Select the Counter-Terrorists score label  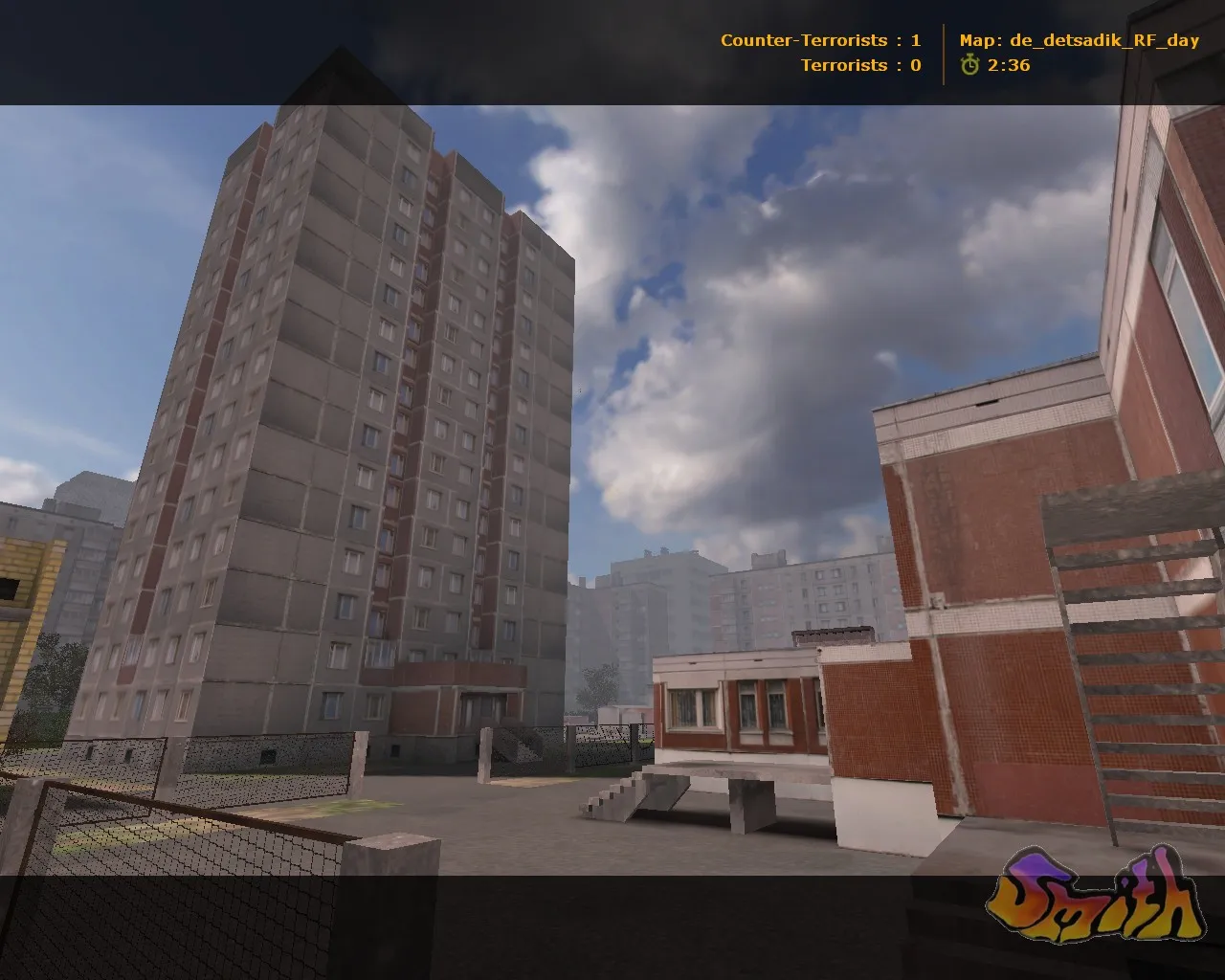(802, 40)
